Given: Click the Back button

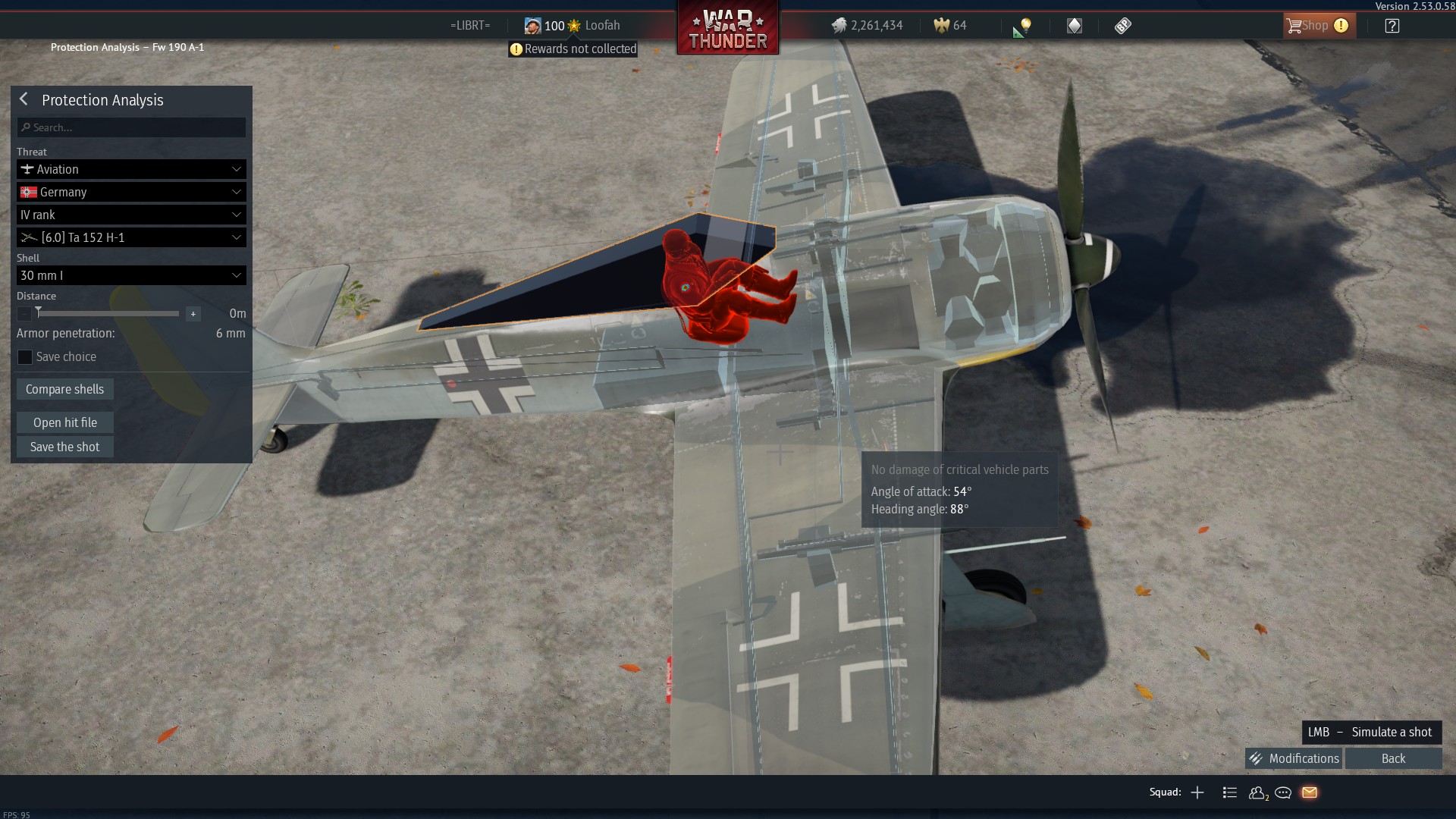Looking at the screenshot, I should [x=1393, y=758].
